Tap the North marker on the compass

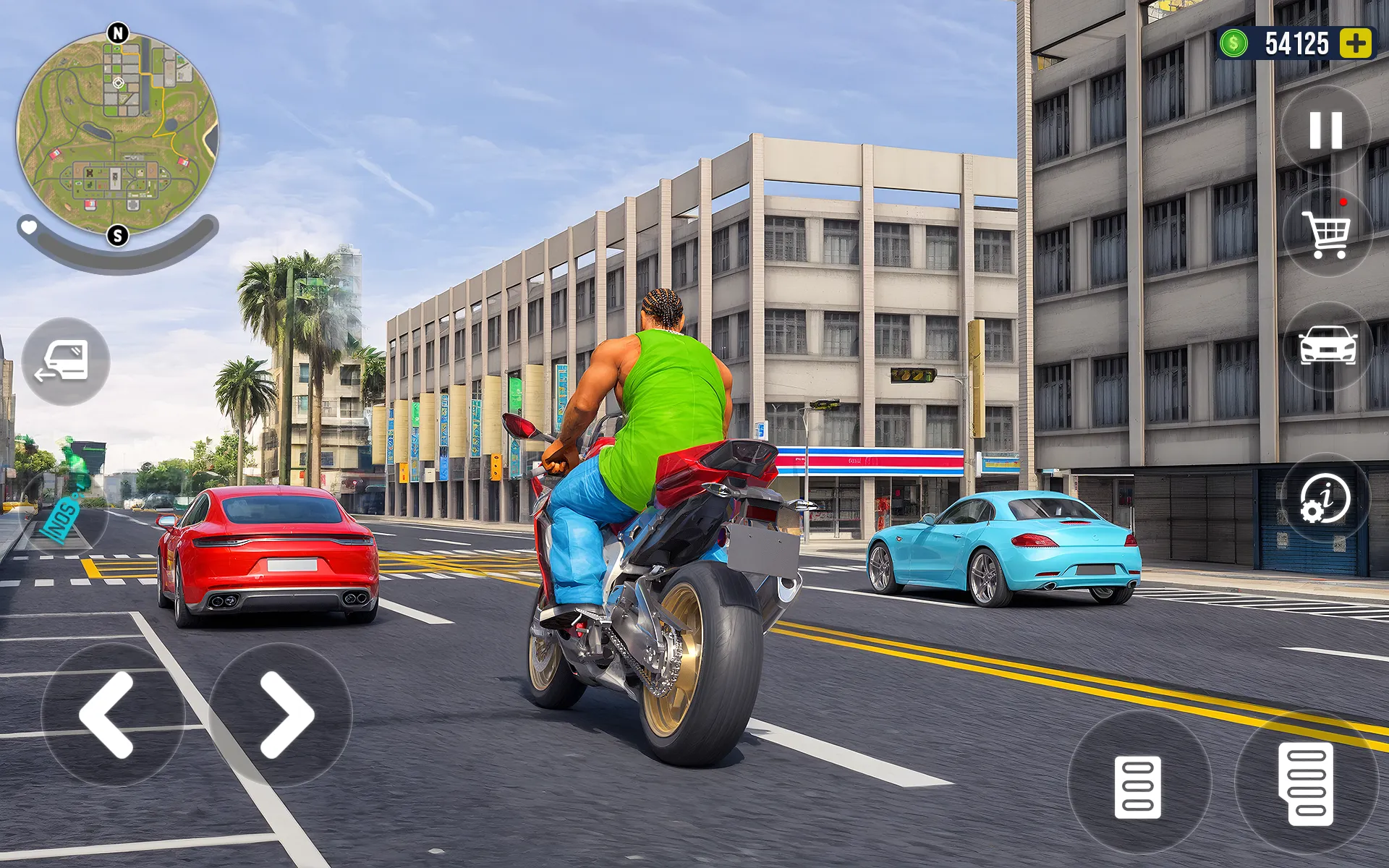click(118, 33)
